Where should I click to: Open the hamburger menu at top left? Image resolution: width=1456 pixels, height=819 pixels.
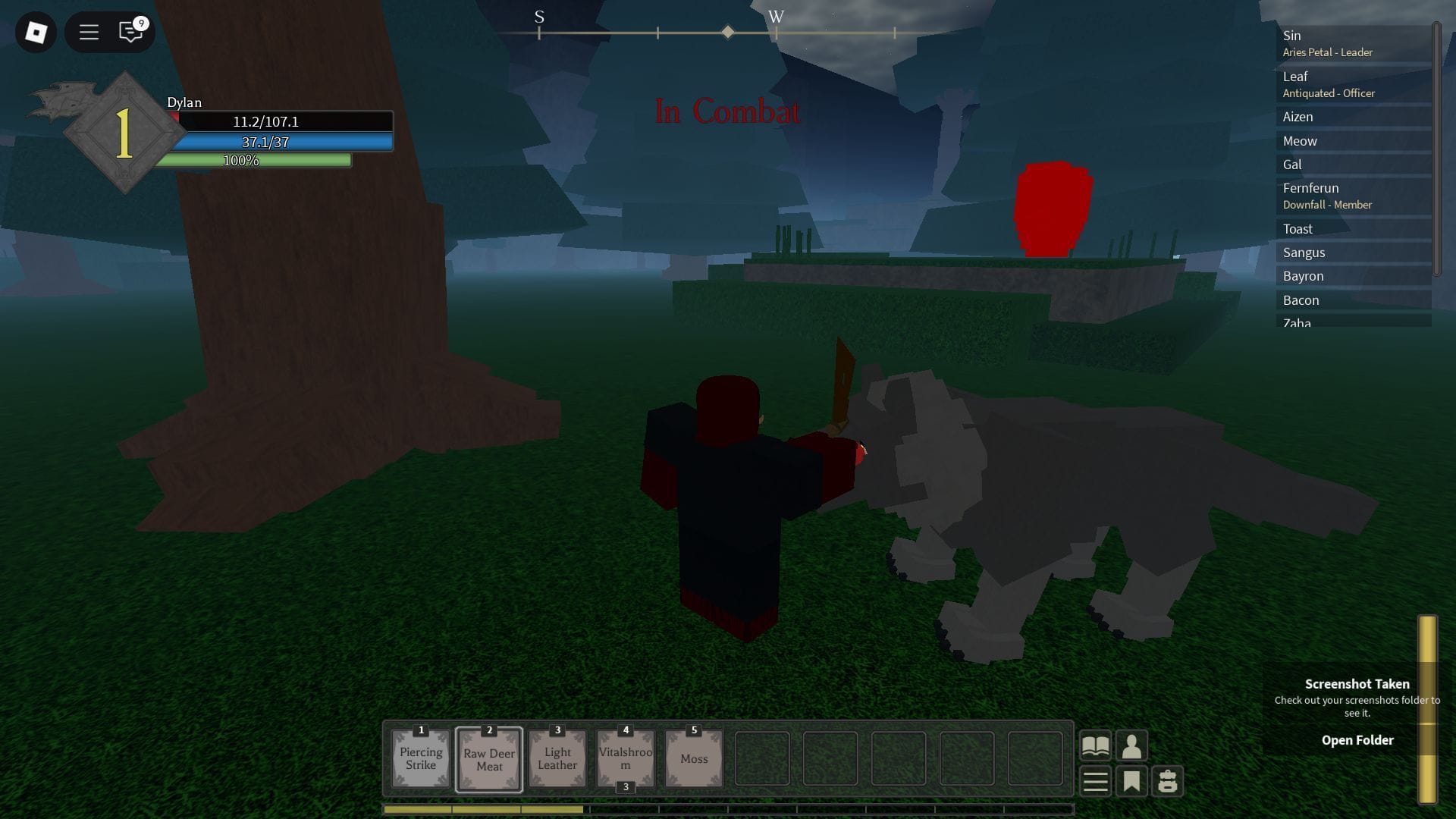pos(89,33)
